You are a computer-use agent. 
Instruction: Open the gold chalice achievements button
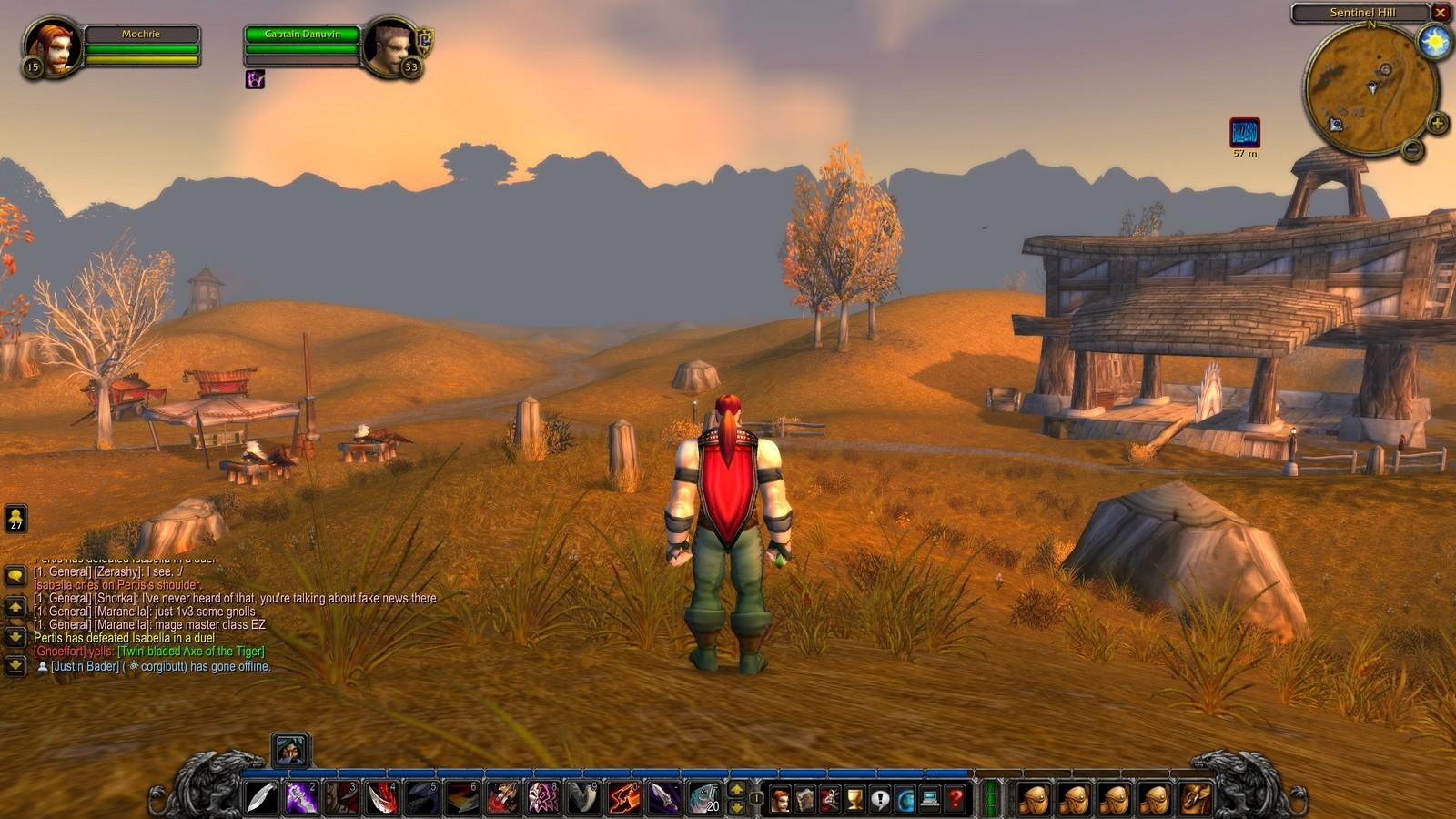[x=854, y=800]
